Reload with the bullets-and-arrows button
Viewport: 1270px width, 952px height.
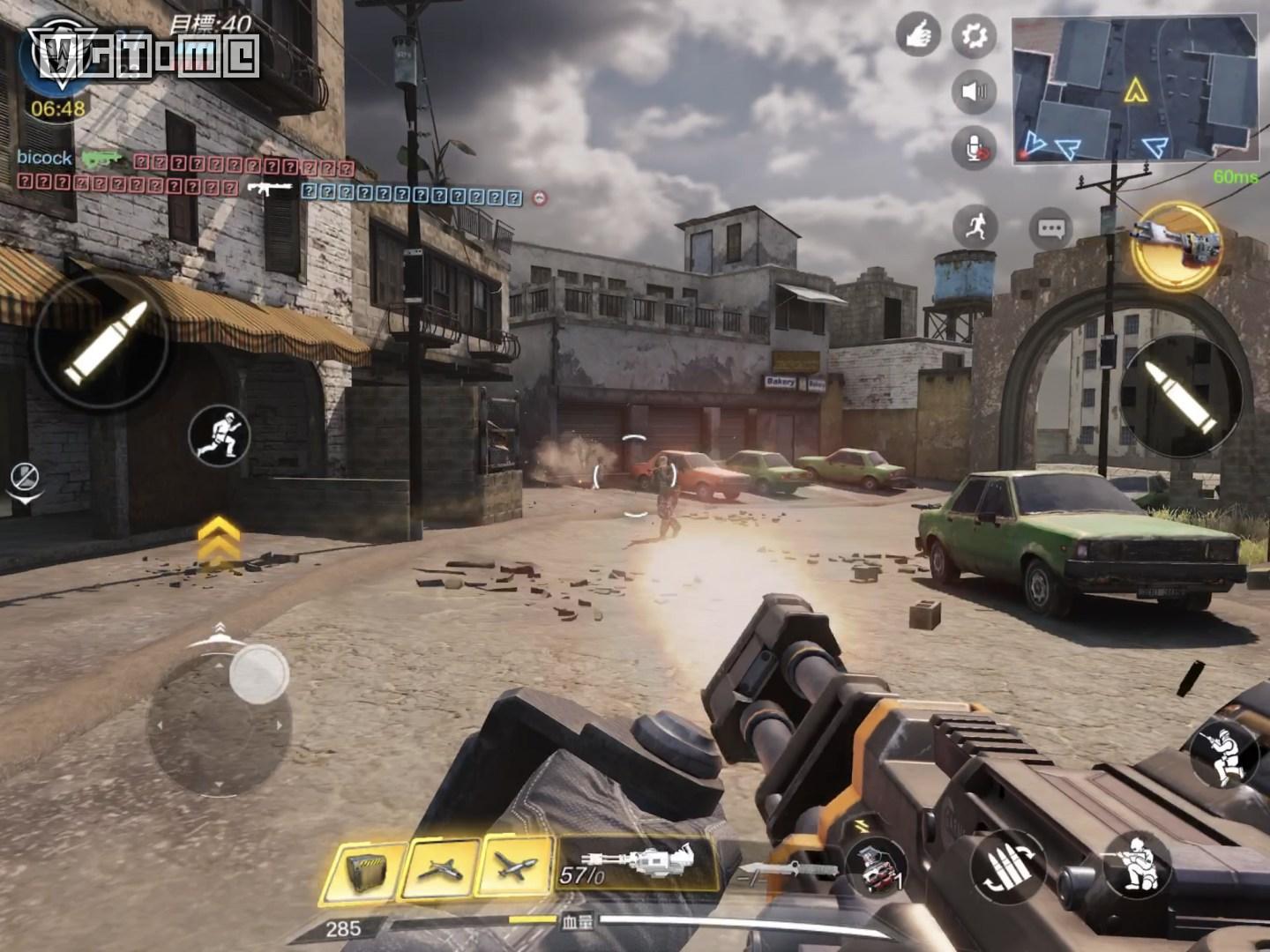(1008, 867)
